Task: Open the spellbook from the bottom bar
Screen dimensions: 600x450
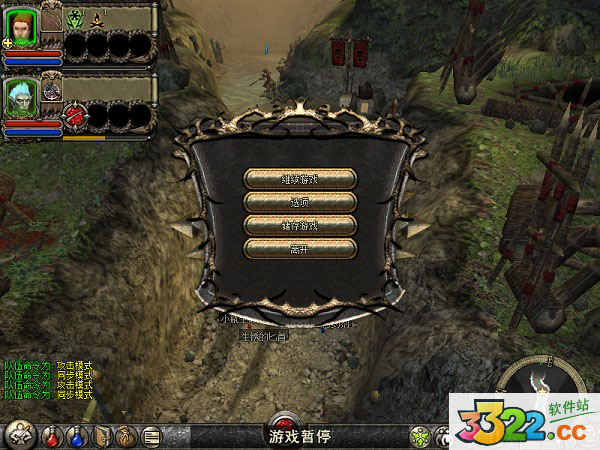Action: [x=102, y=436]
